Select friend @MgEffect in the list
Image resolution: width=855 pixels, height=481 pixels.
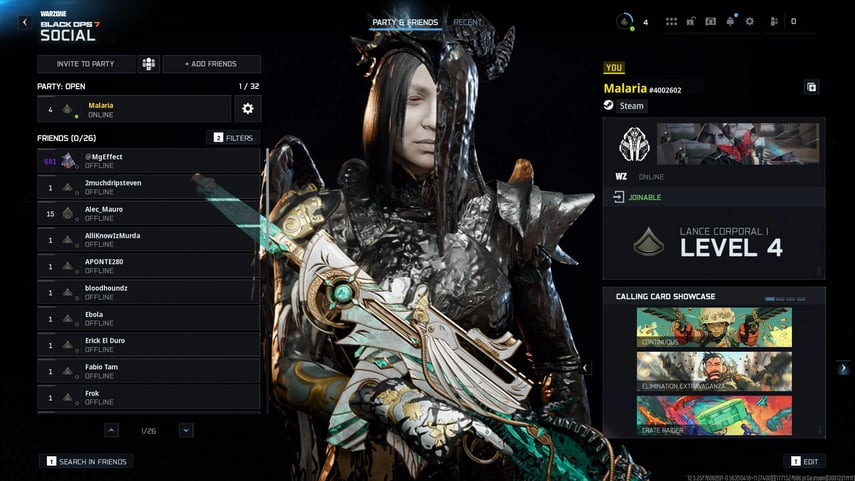[149, 161]
